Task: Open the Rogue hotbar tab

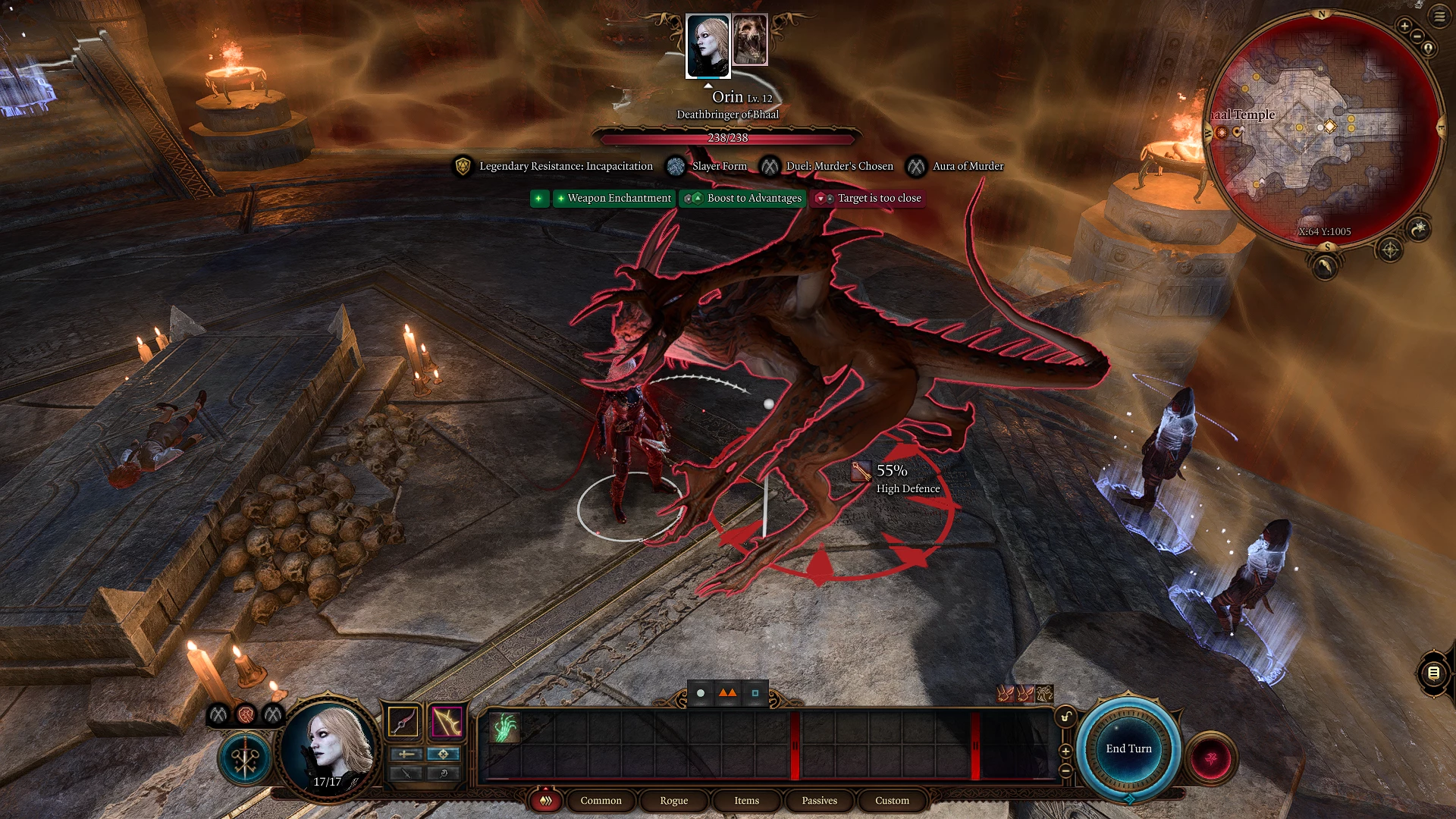Action: [673, 801]
